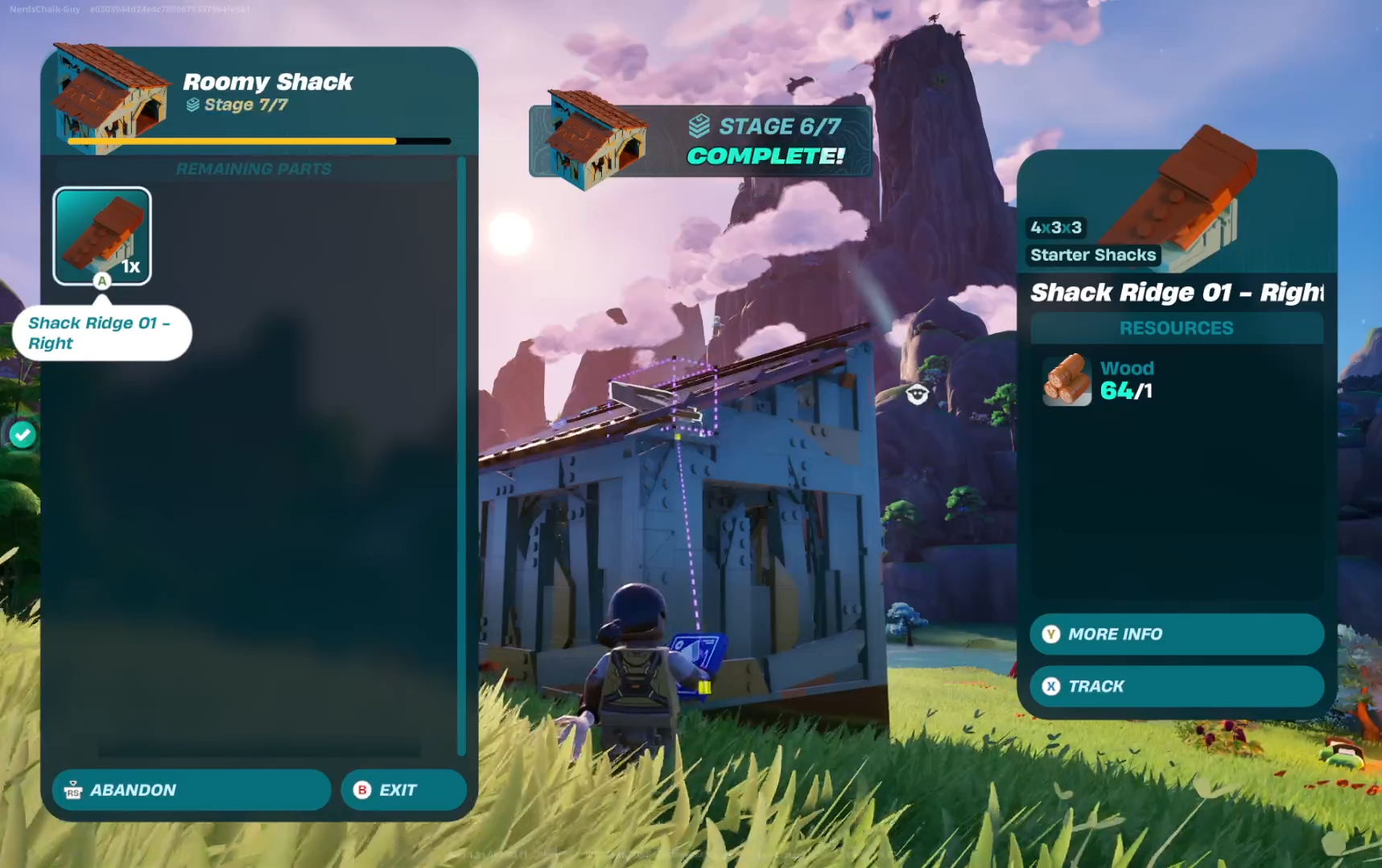
Task: Select the Wood resource entry
Action: pos(1099,380)
